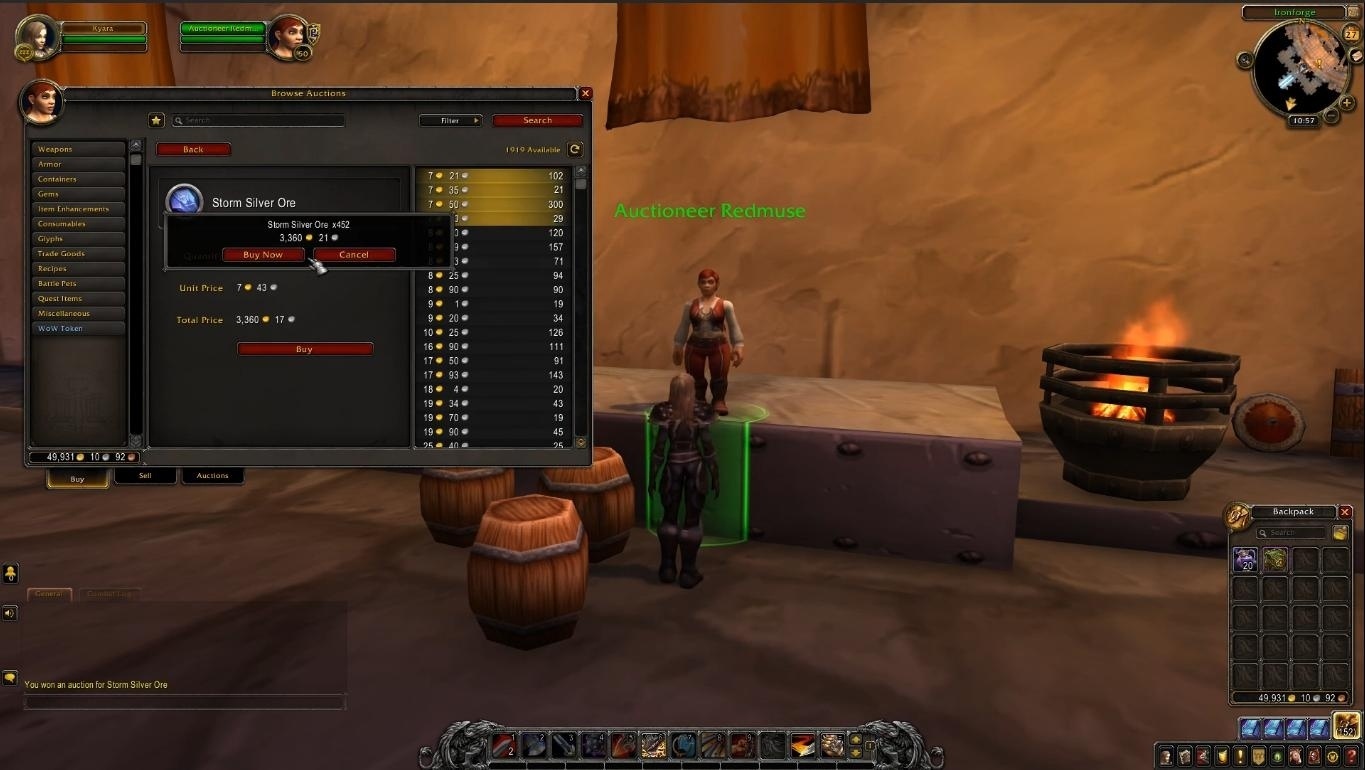Open favorites via the gold star button
The width and height of the screenshot is (1365, 770).
tap(156, 120)
